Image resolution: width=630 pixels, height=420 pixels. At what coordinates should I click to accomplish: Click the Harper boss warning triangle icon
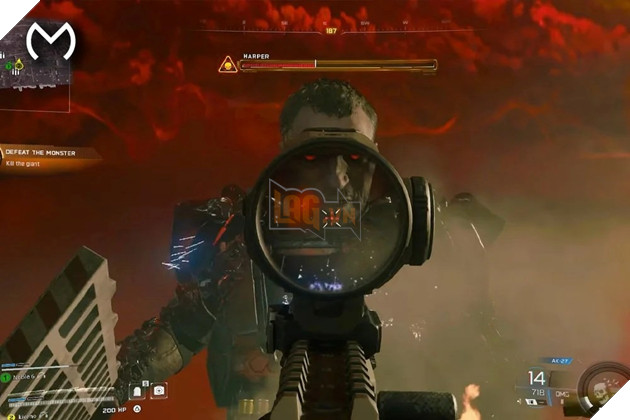tap(227, 65)
